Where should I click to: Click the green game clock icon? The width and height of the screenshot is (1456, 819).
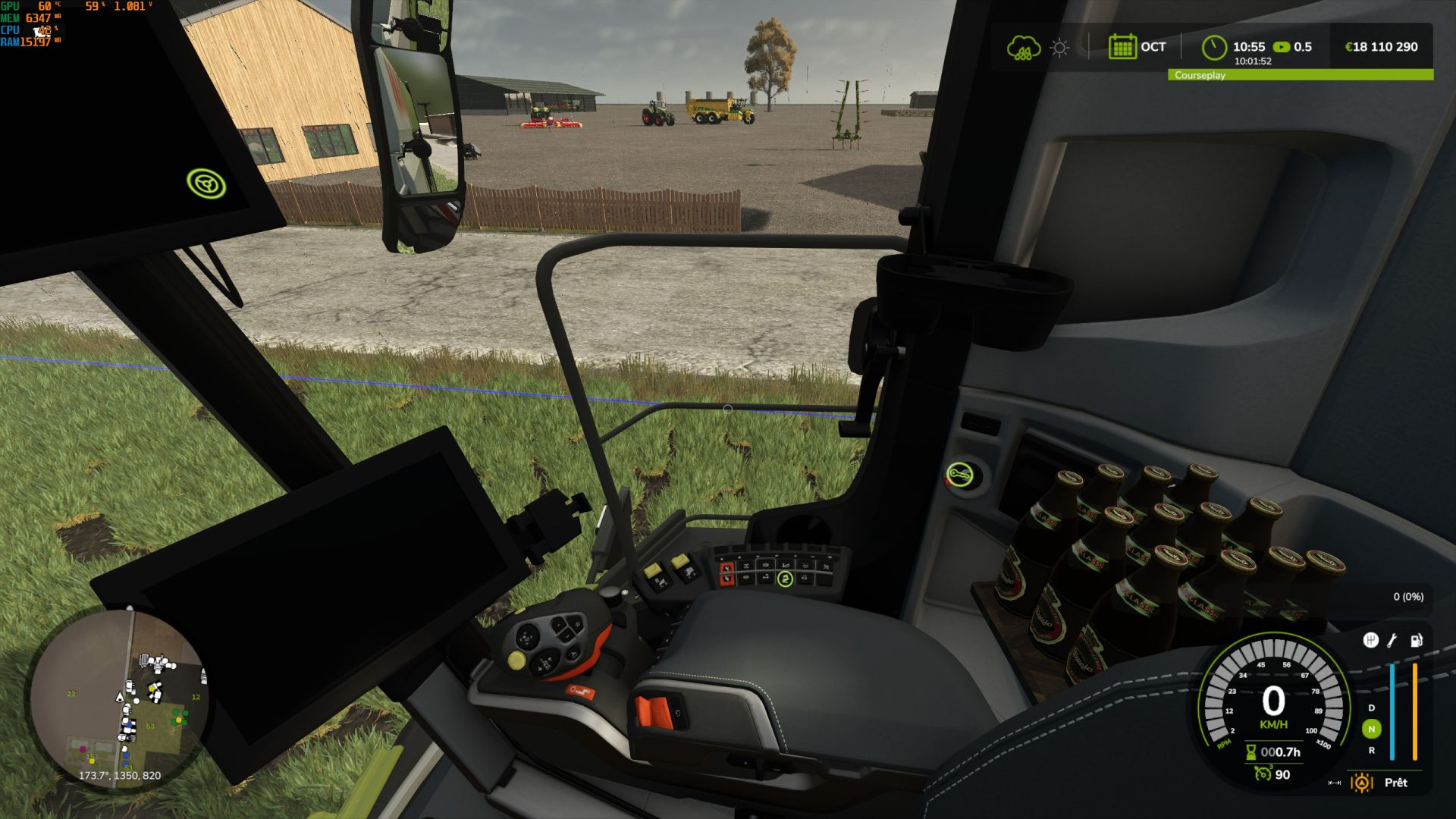point(1214,47)
